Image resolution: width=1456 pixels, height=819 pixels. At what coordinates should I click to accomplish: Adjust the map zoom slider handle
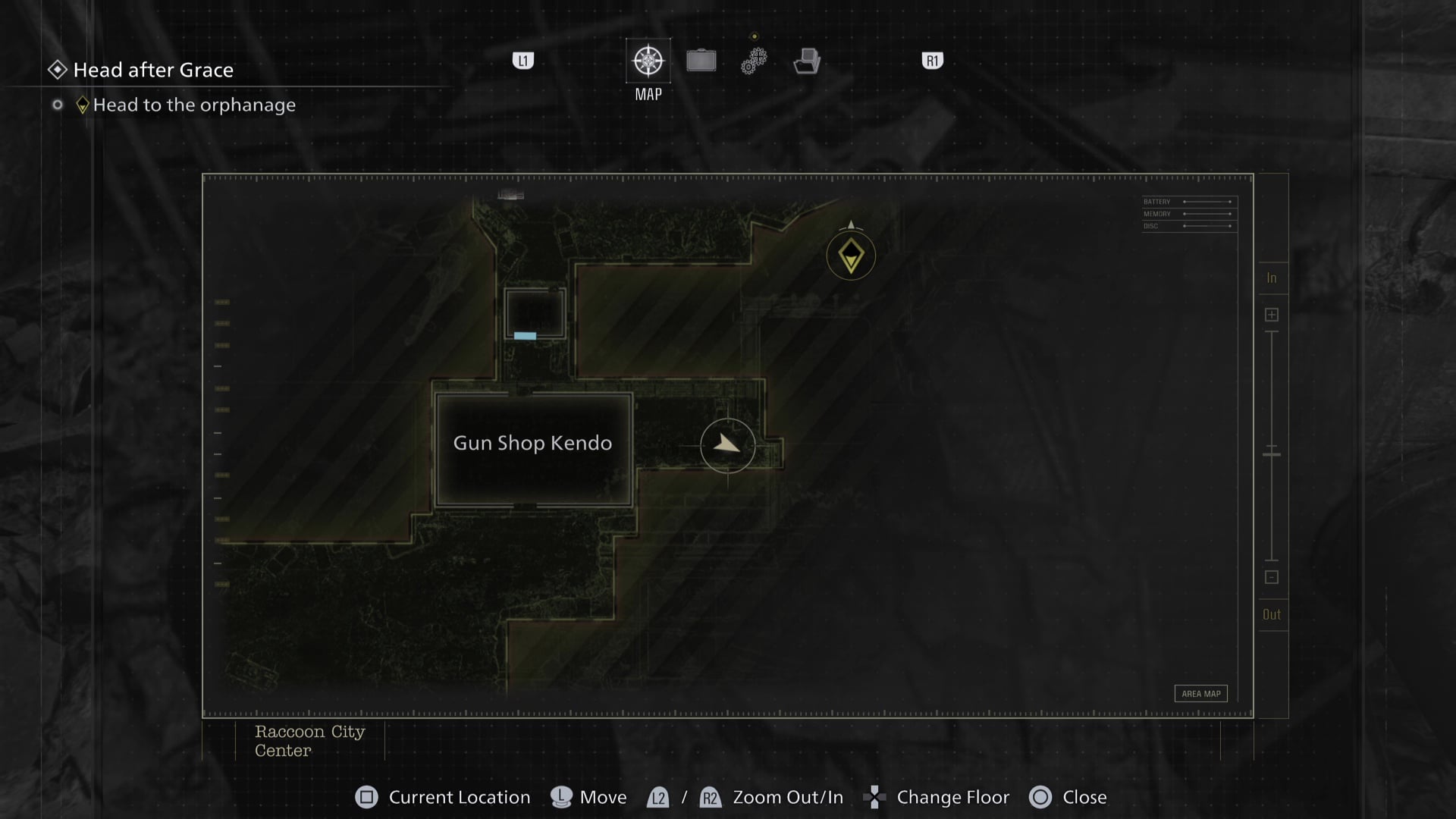pyautogui.click(x=1272, y=454)
